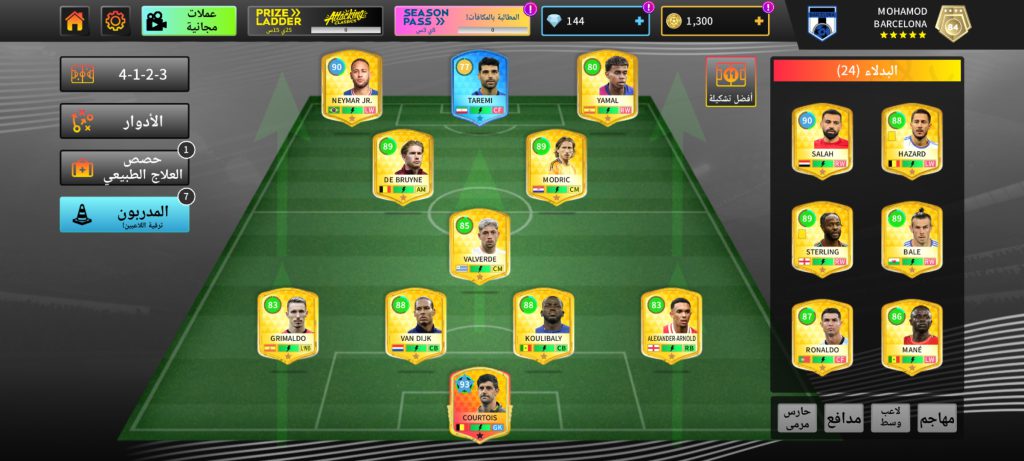The width and height of the screenshot is (1024, 461).
Task: Add more blue diamonds
Action: click(639, 21)
